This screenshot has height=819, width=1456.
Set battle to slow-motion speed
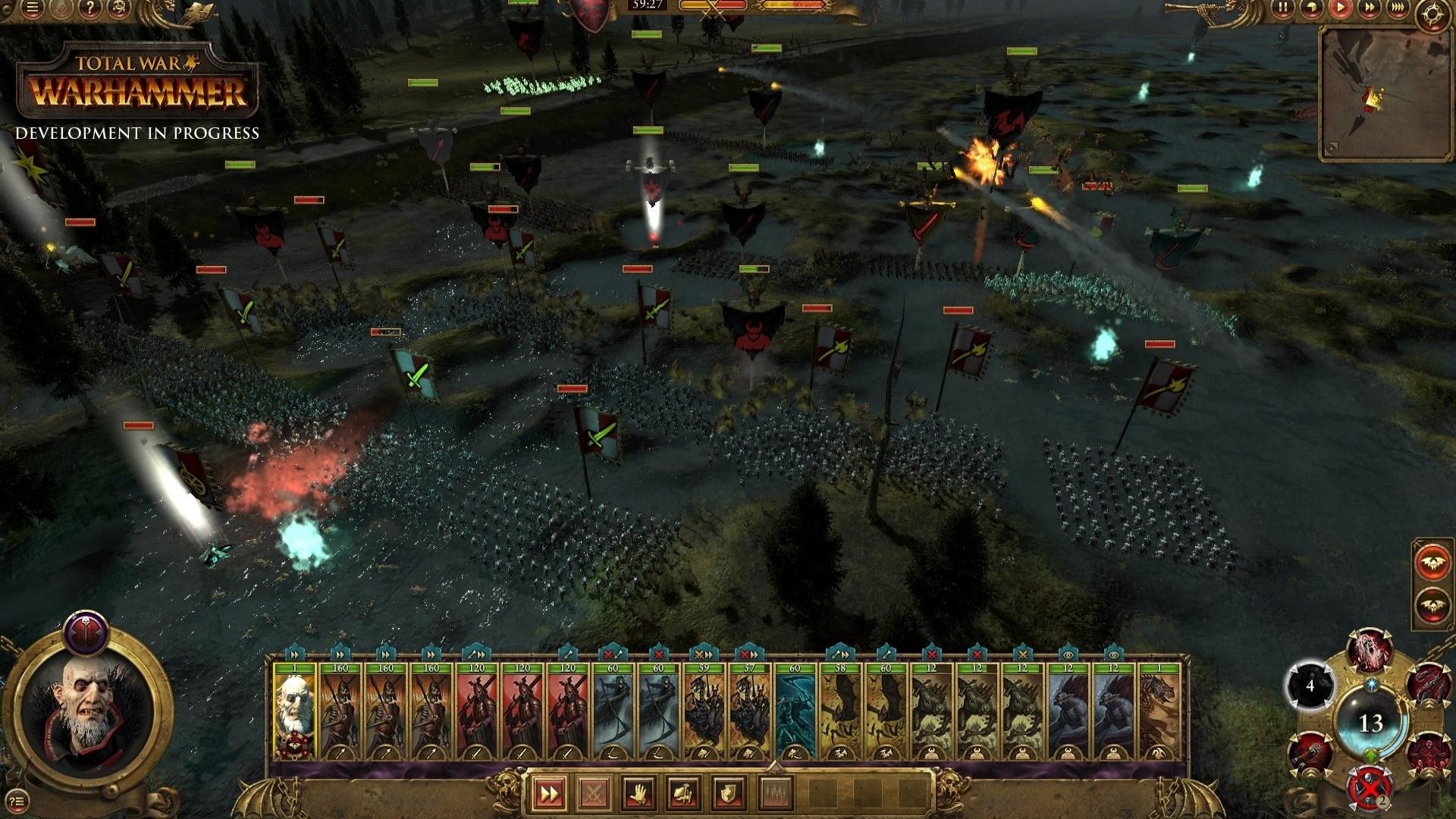pos(1311,8)
